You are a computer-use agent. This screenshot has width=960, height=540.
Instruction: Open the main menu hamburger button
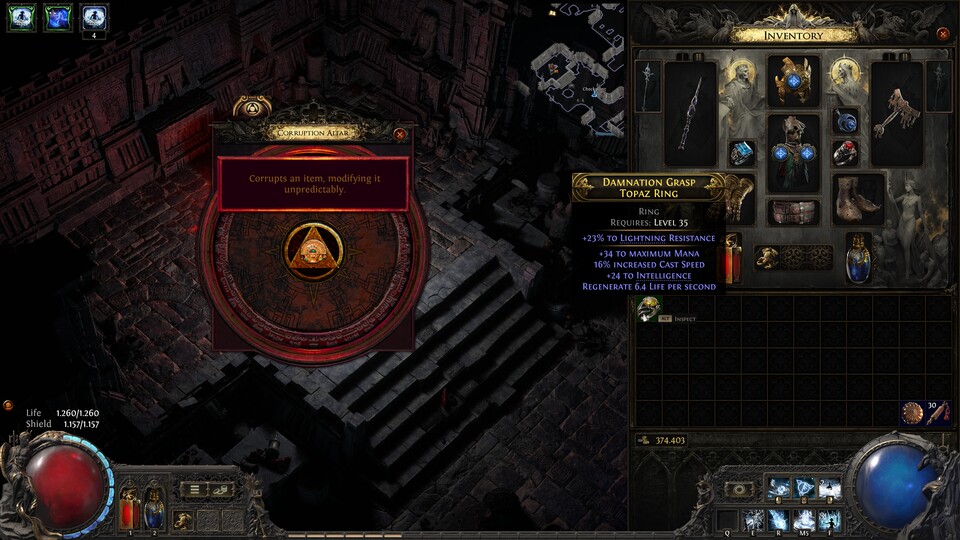(194, 489)
